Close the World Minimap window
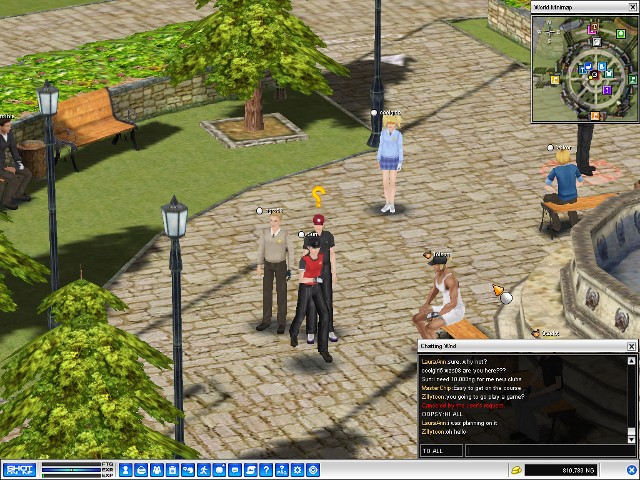Image resolution: width=640 pixels, height=480 pixels. (633, 7)
